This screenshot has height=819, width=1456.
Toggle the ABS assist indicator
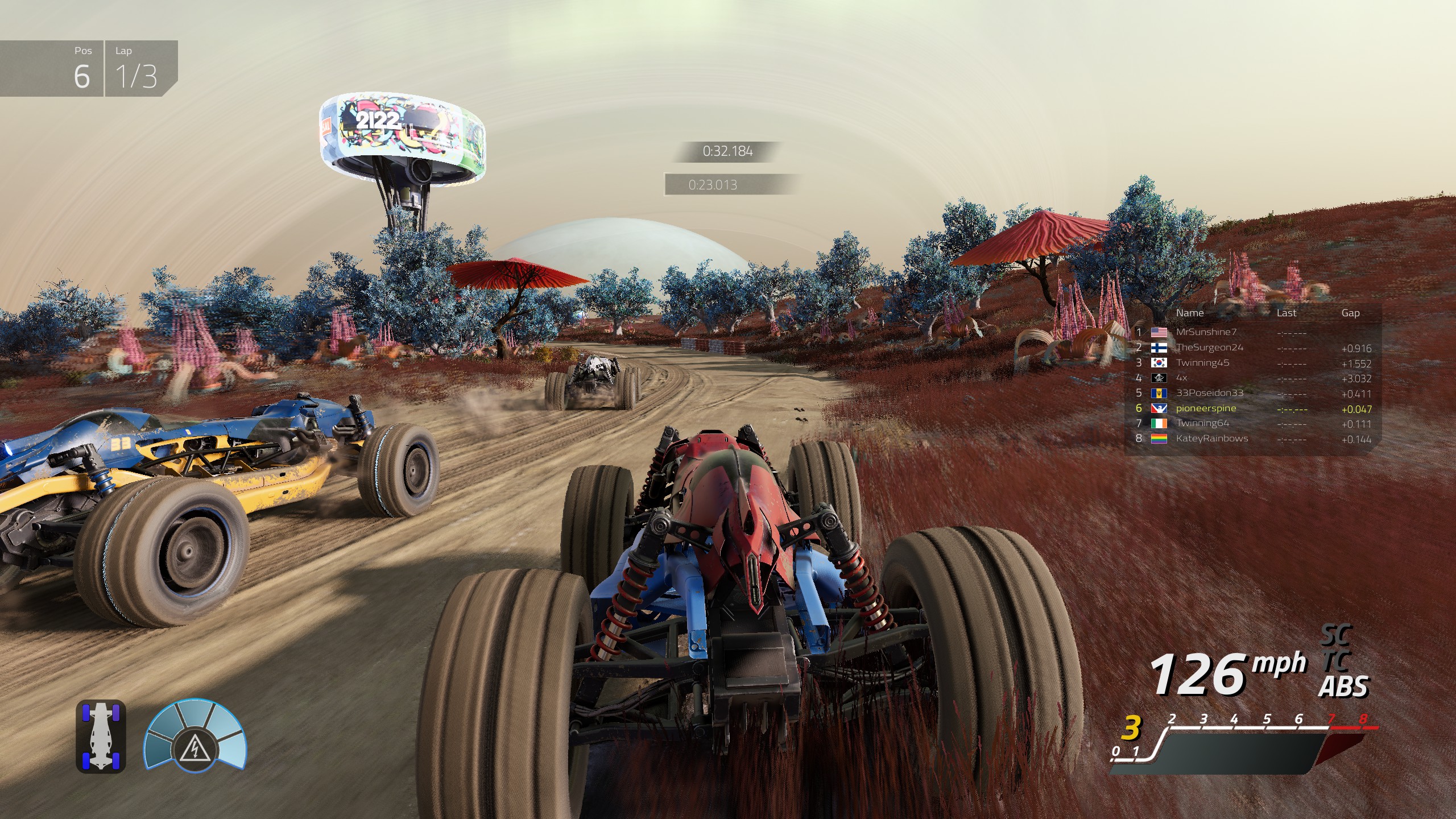[1343, 687]
